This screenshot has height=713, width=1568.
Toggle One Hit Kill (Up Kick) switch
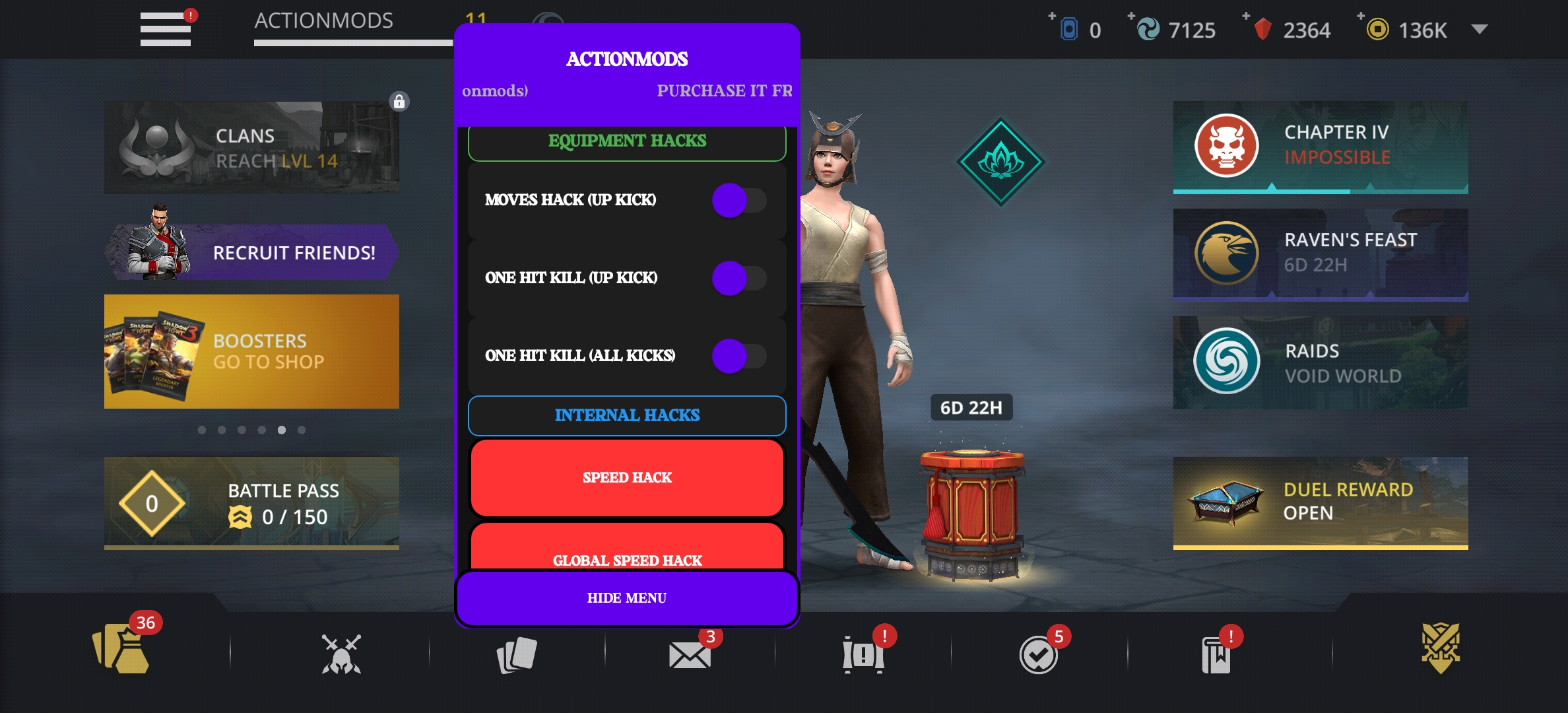tap(738, 278)
